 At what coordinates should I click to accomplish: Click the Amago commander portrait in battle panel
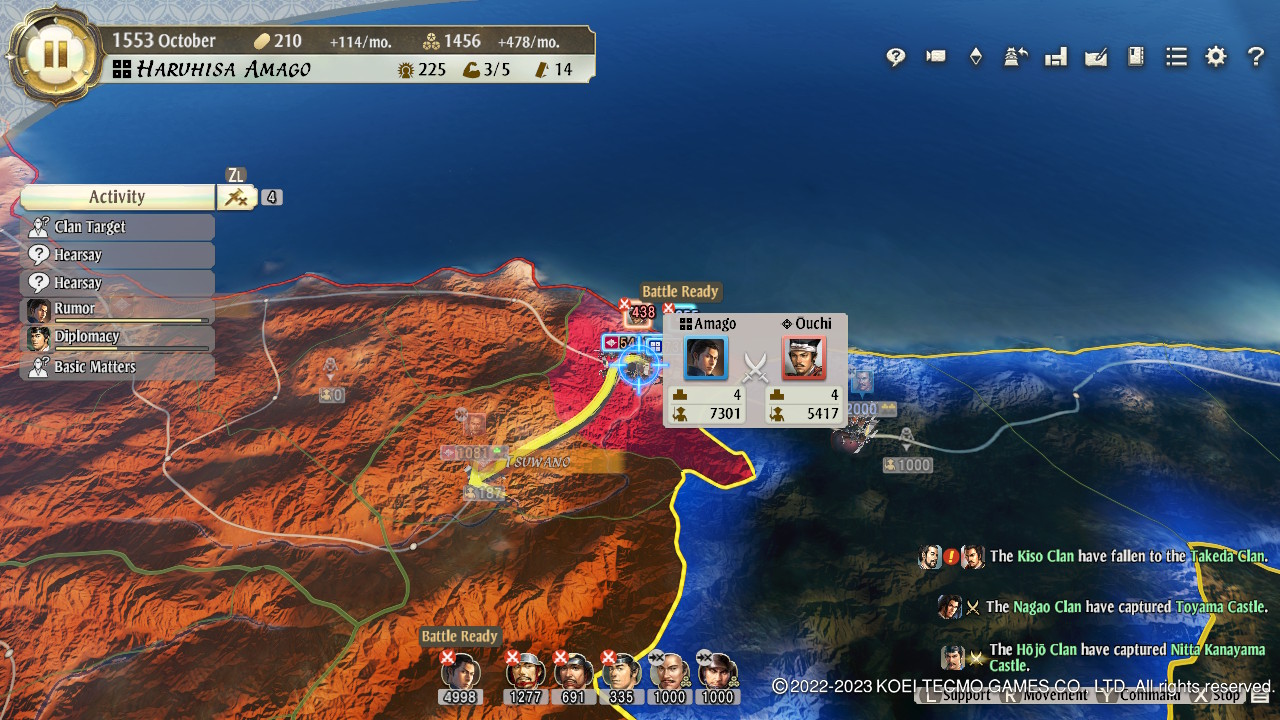tap(706, 359)
